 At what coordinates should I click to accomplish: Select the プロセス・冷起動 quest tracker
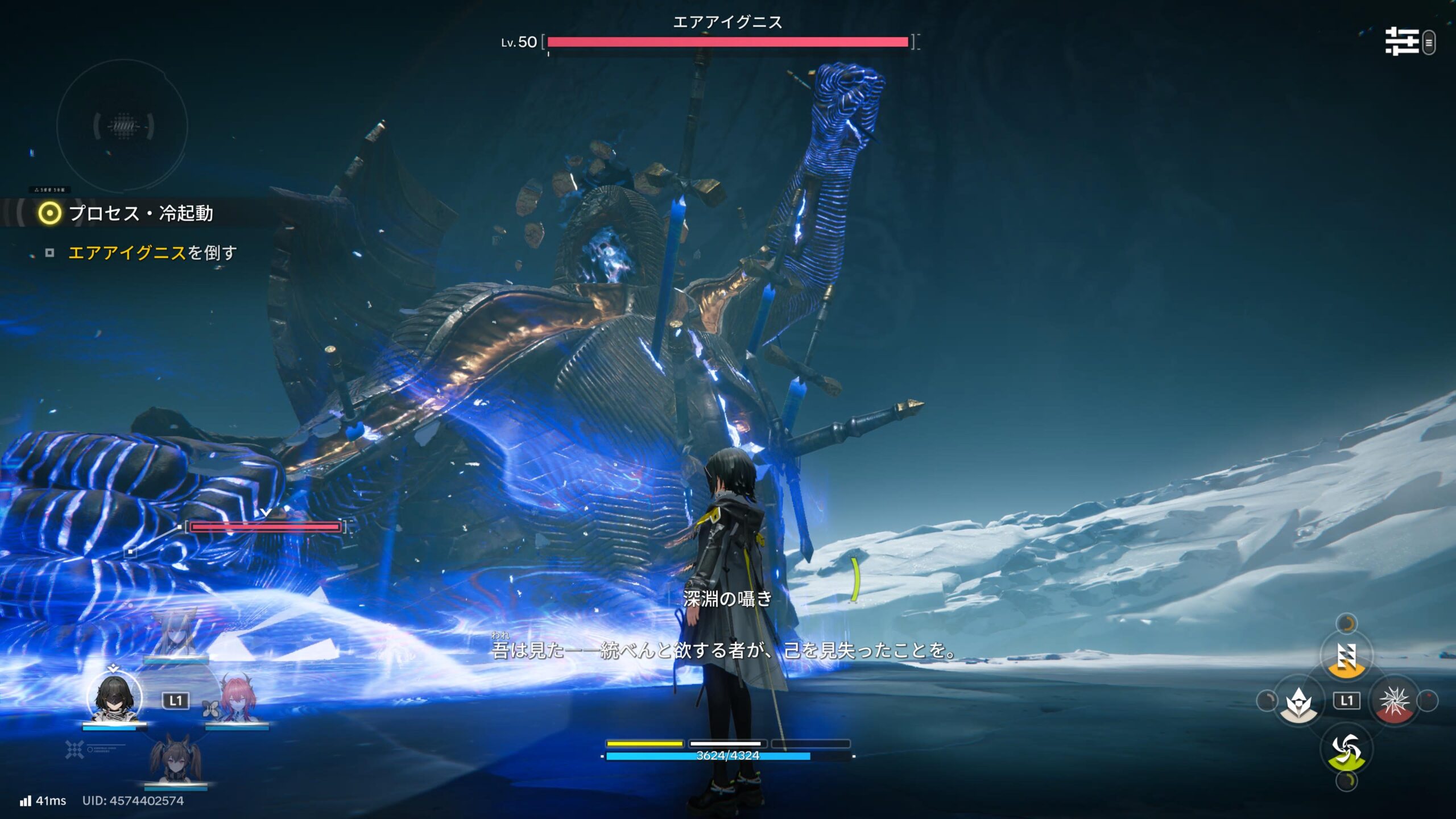(140, 213)
